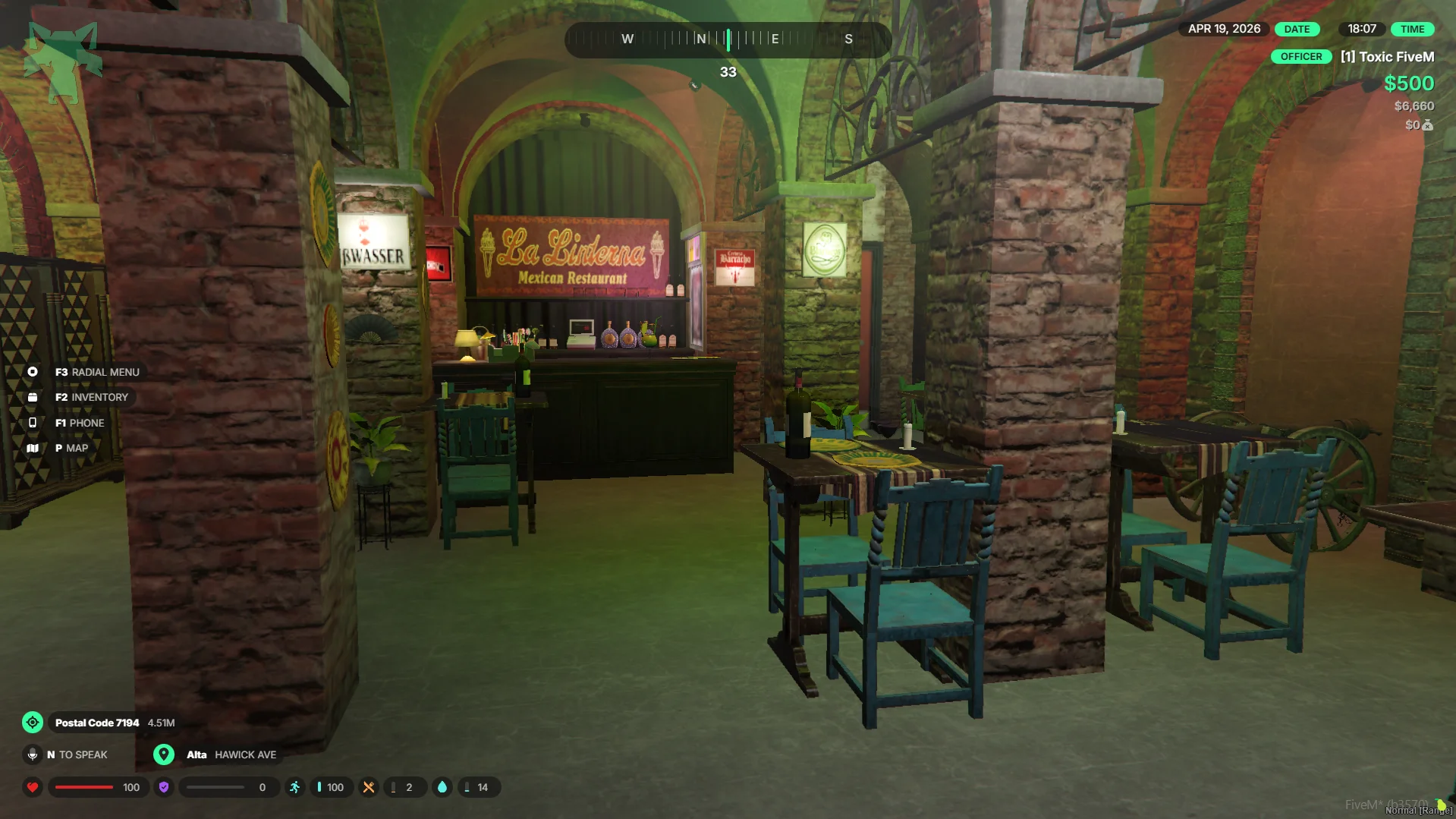Open the inventory briefcase icon
Screen dimensions: 1456x819
click(33, 397)
